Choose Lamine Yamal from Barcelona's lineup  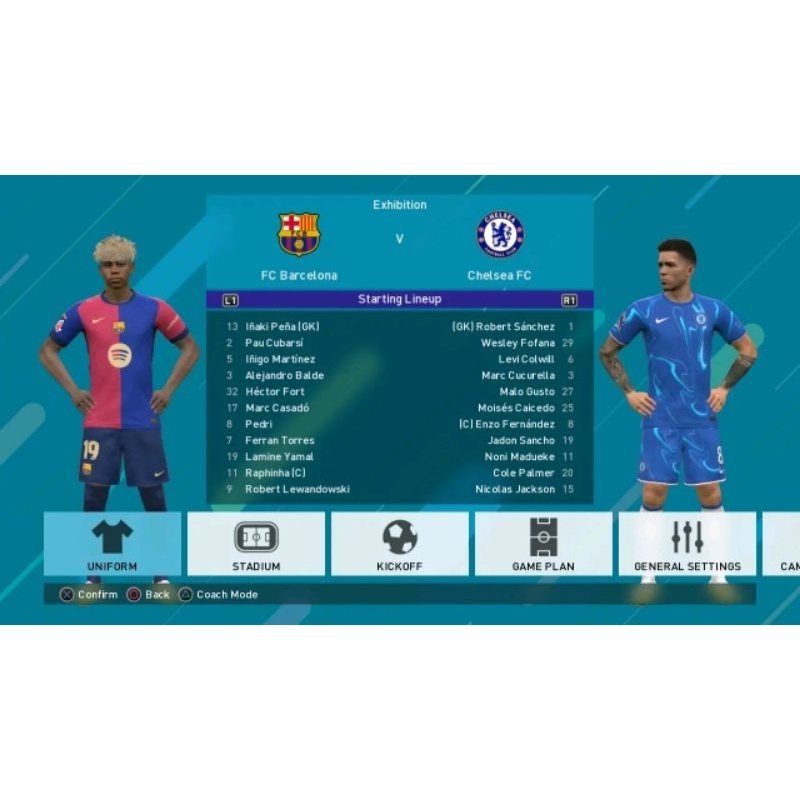(x=279, y=457)
